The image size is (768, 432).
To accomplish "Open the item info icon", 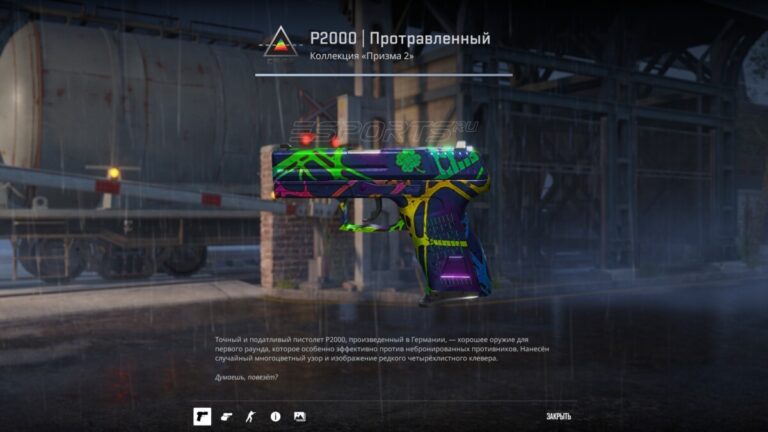I will point(275,416).
